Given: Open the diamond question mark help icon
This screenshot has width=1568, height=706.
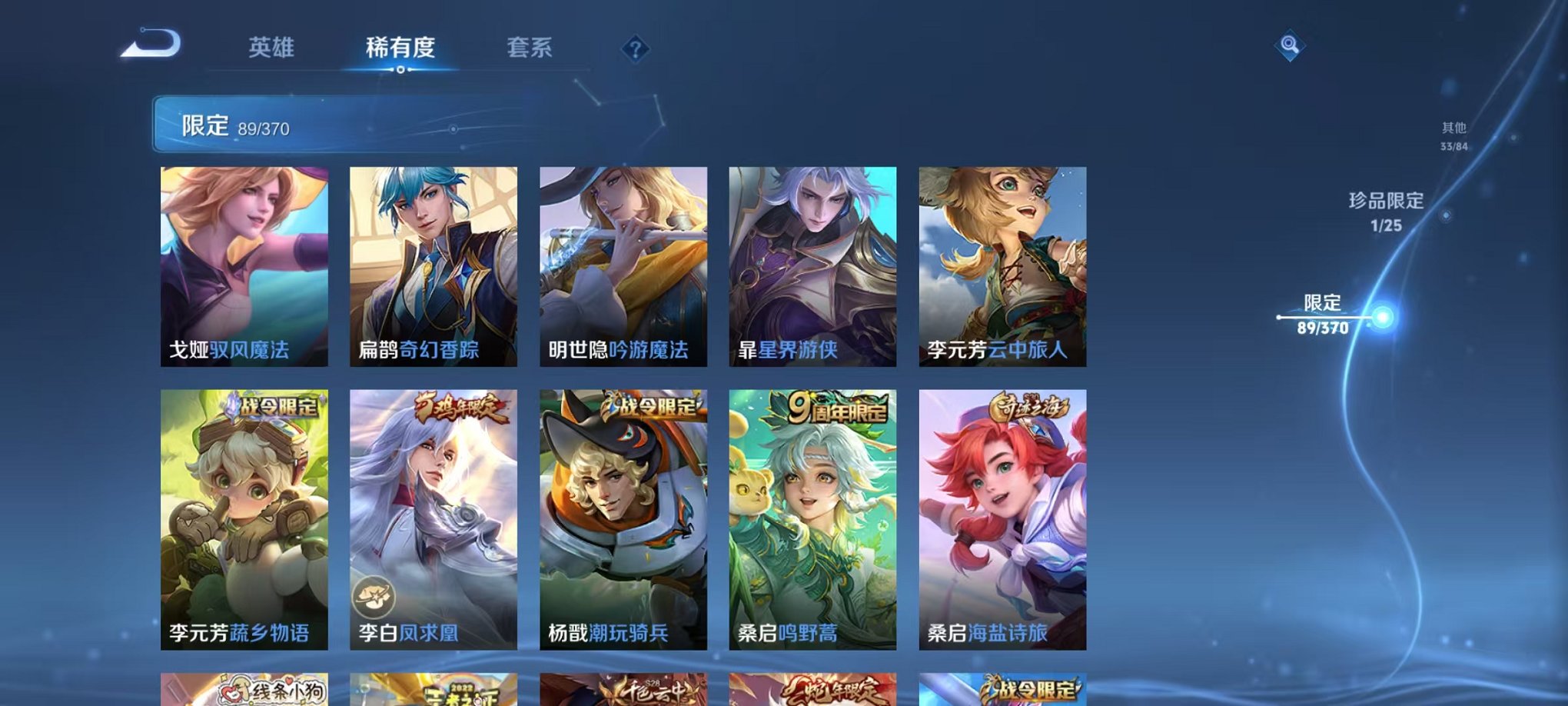Looking at the screenshot, I should [634, 49].
